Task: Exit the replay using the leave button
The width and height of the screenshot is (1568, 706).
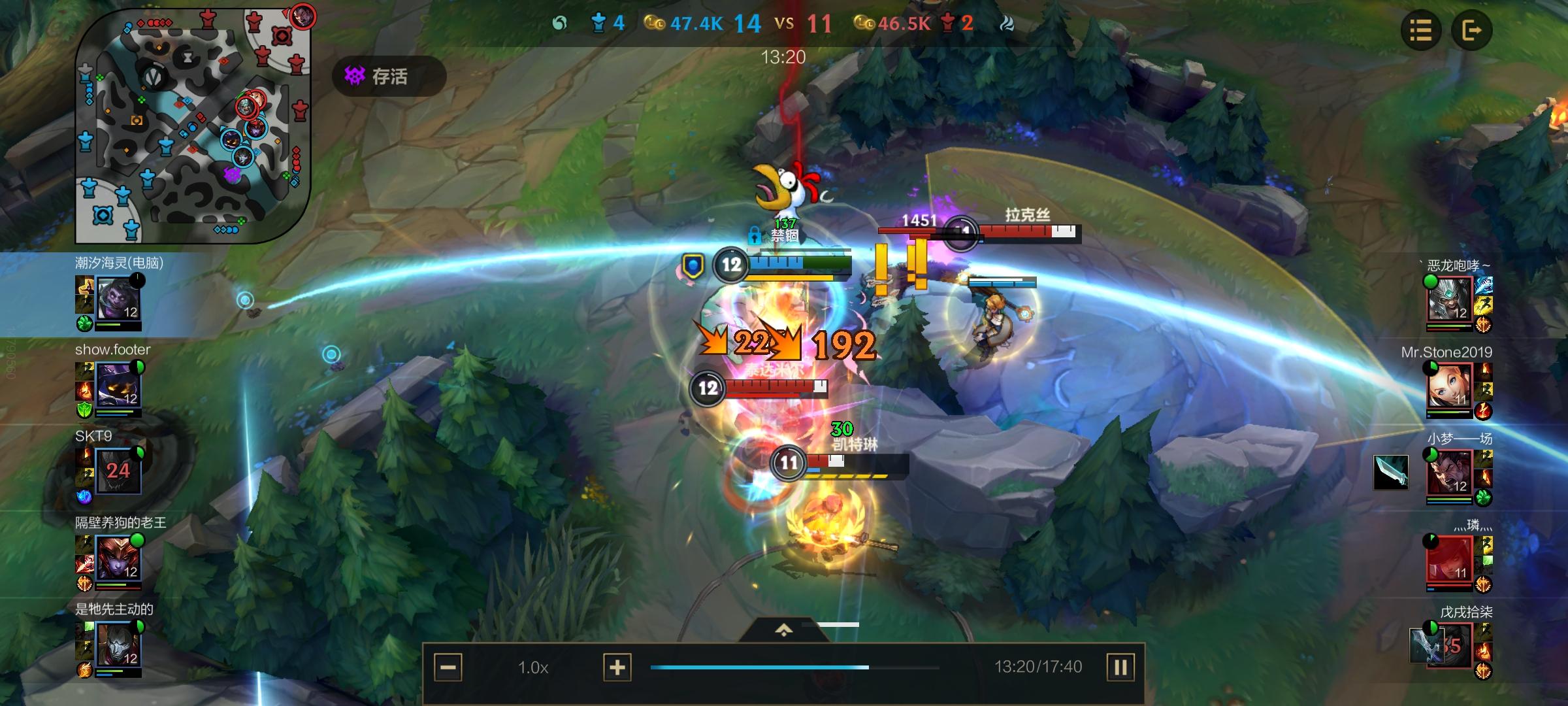Action: click(x=1471, y=30)
